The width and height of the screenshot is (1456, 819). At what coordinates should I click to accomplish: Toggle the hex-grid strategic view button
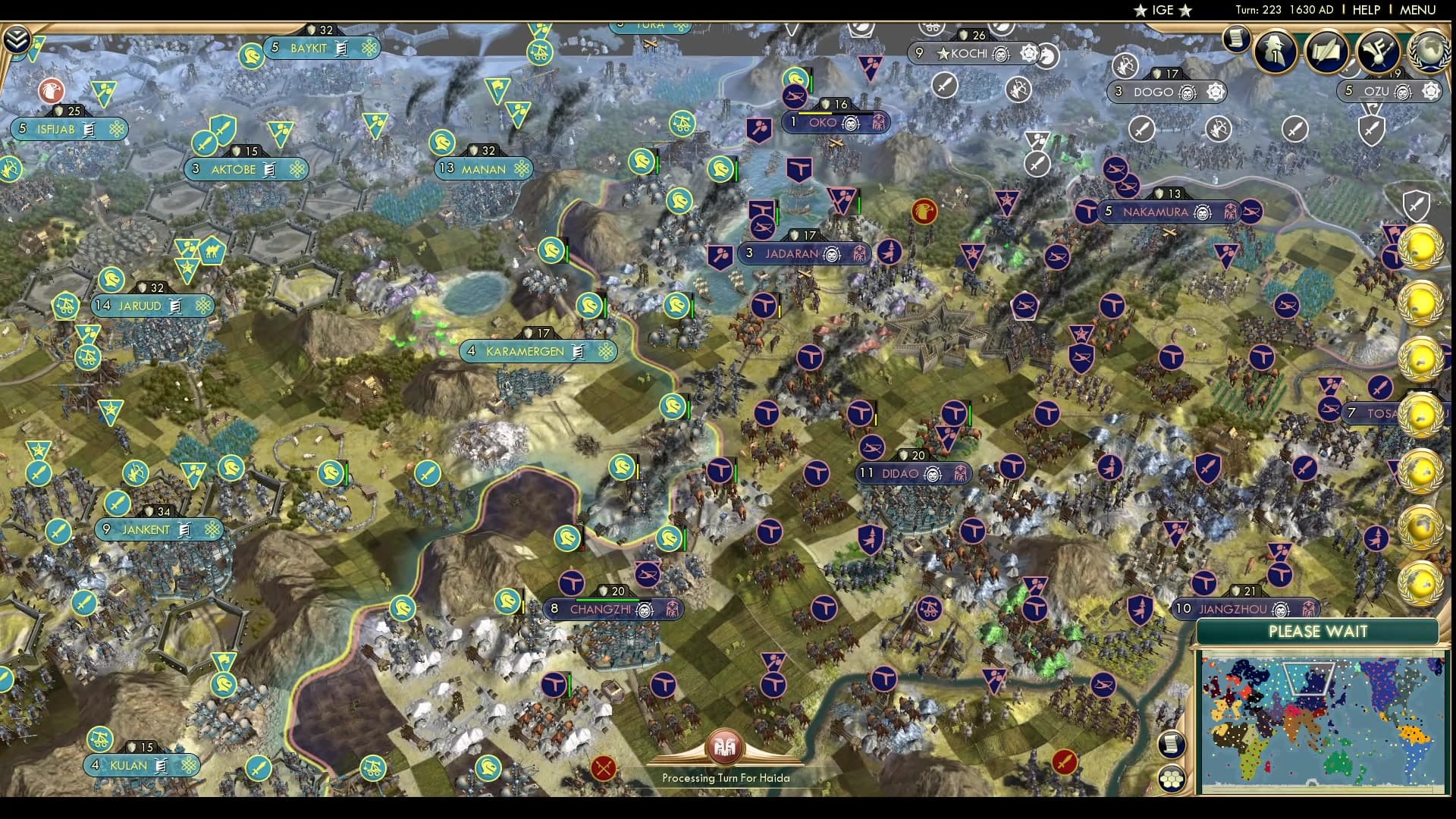pos(1172,779)
